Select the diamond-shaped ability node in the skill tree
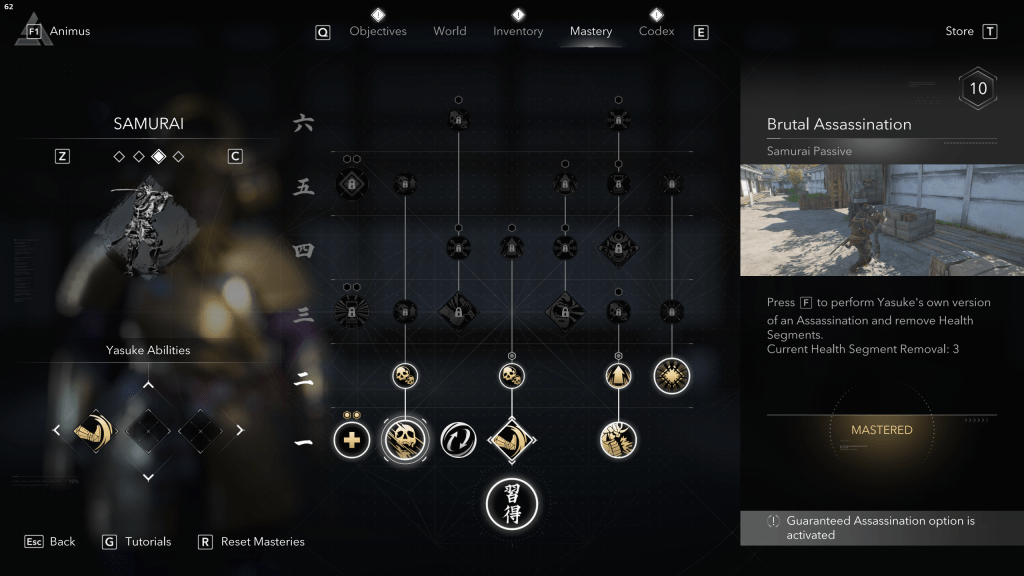Screen dimensions: 1024x576 [x=511, y=439]
